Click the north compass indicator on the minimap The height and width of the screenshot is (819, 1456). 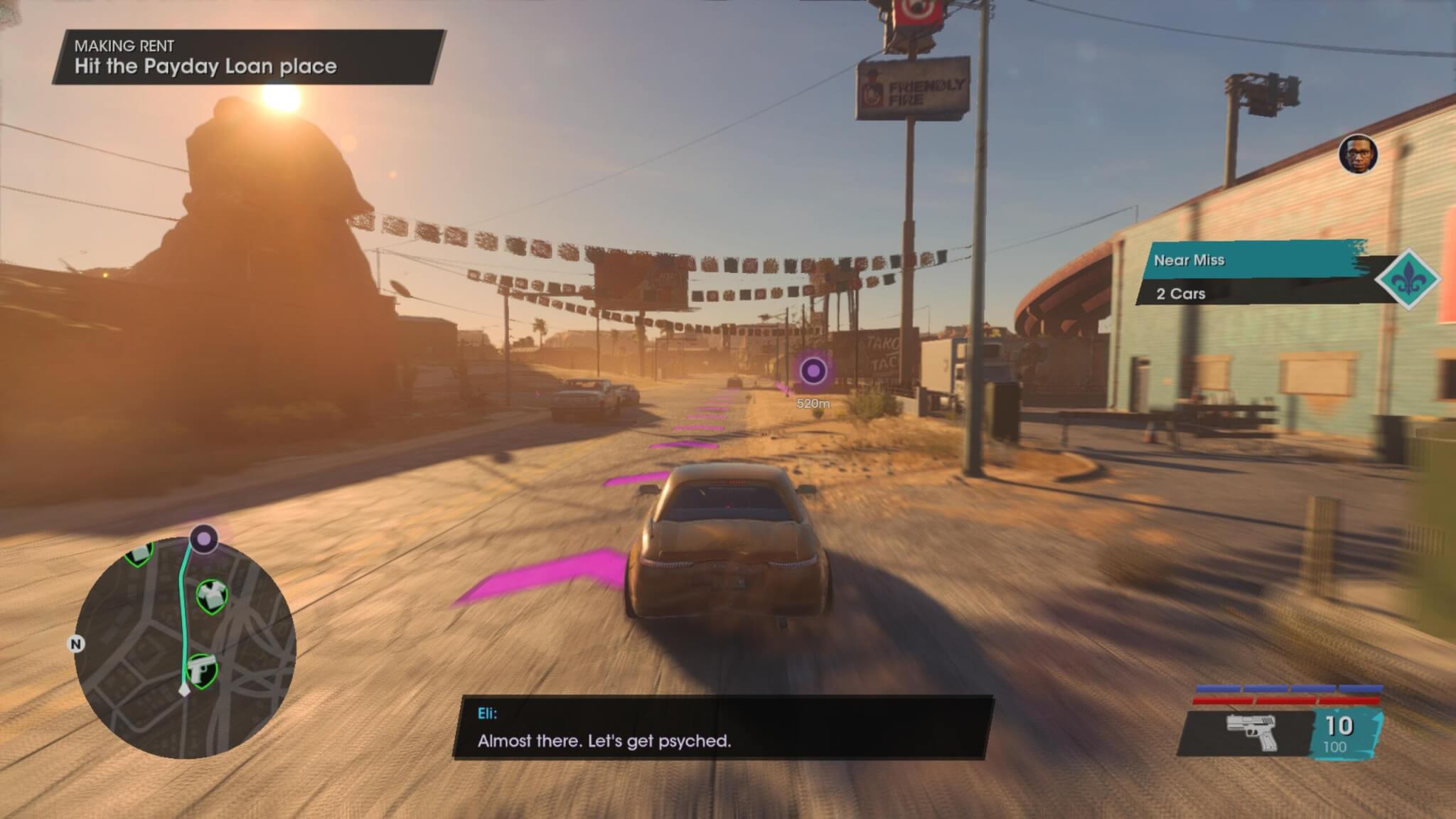tap(75, 644)
